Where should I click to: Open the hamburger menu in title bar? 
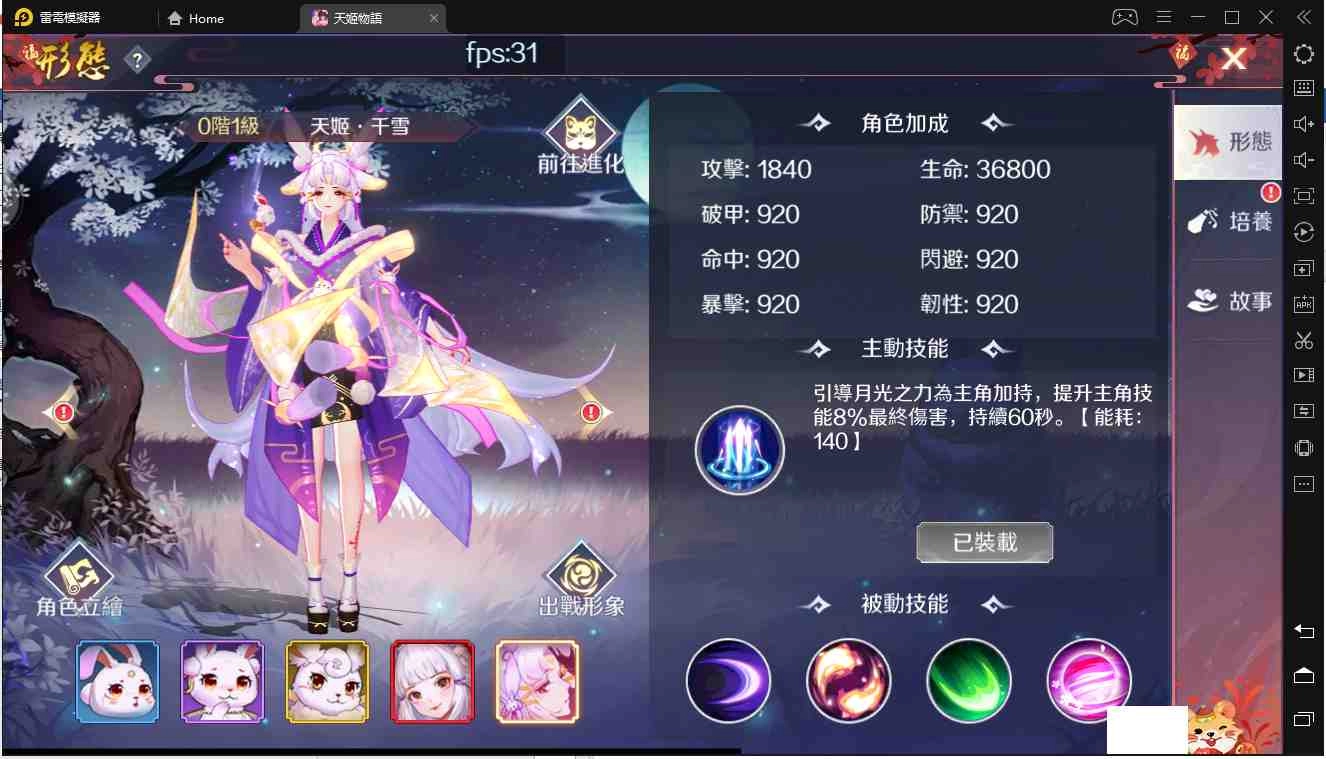[1162, 16]
